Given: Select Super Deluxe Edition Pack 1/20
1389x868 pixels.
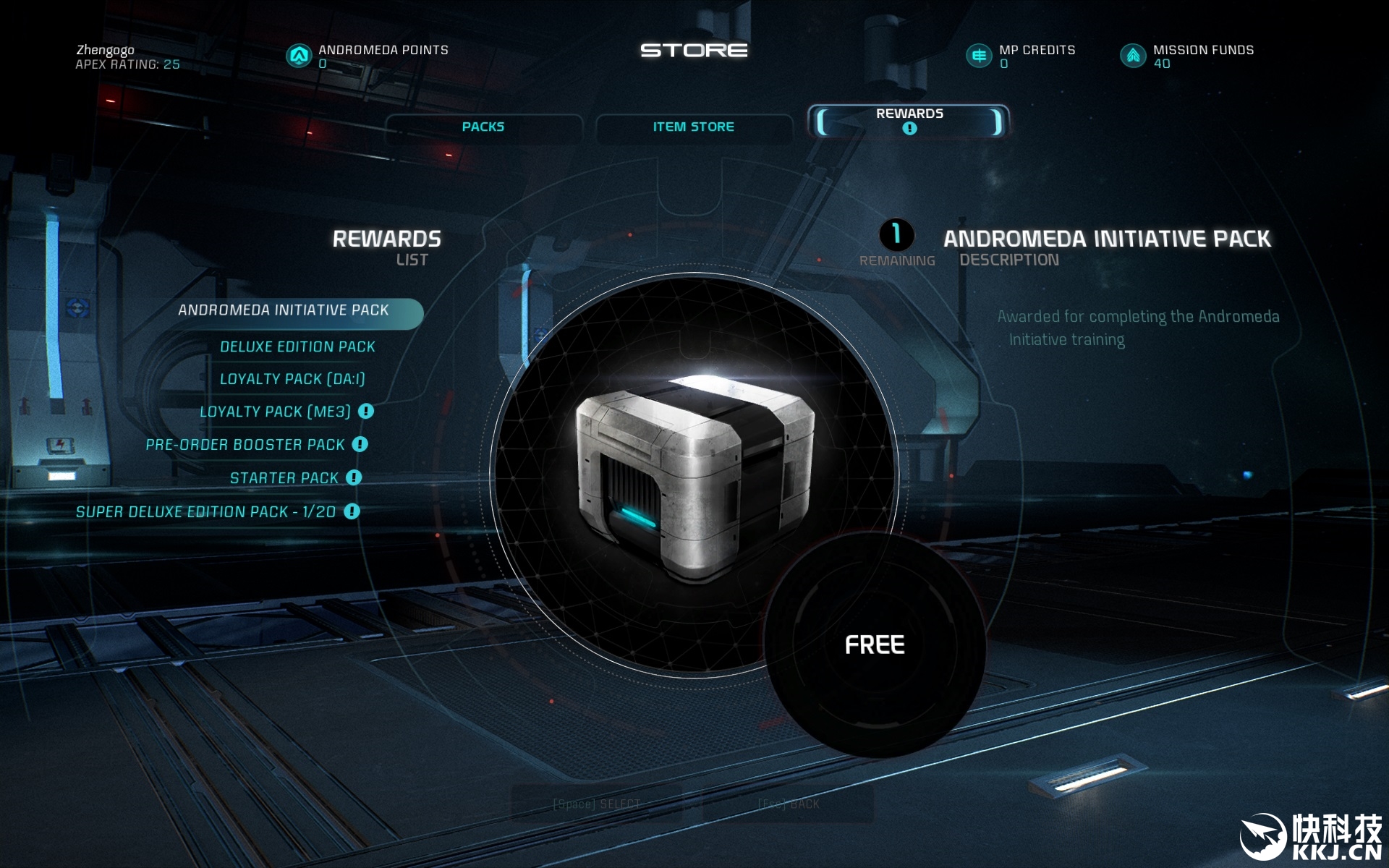Looking at the screenshot, I should 205,512.
